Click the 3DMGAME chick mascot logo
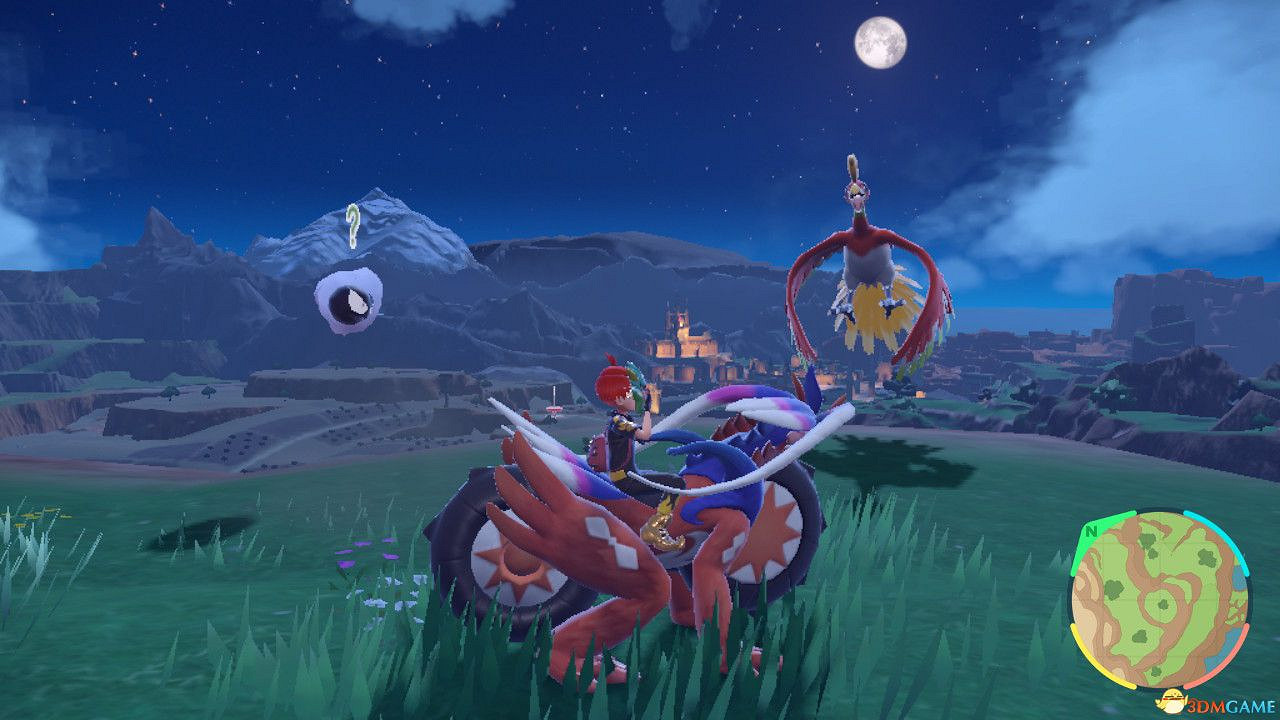This screenshot has width=1280, height=720. click(1174, 702)
